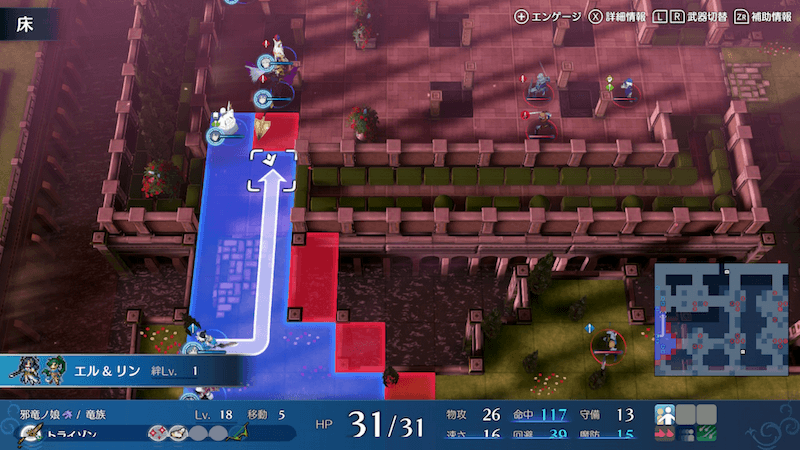Select the white figure skill icon
Viewport: 800px width, 450px height.
coord(665,414)
